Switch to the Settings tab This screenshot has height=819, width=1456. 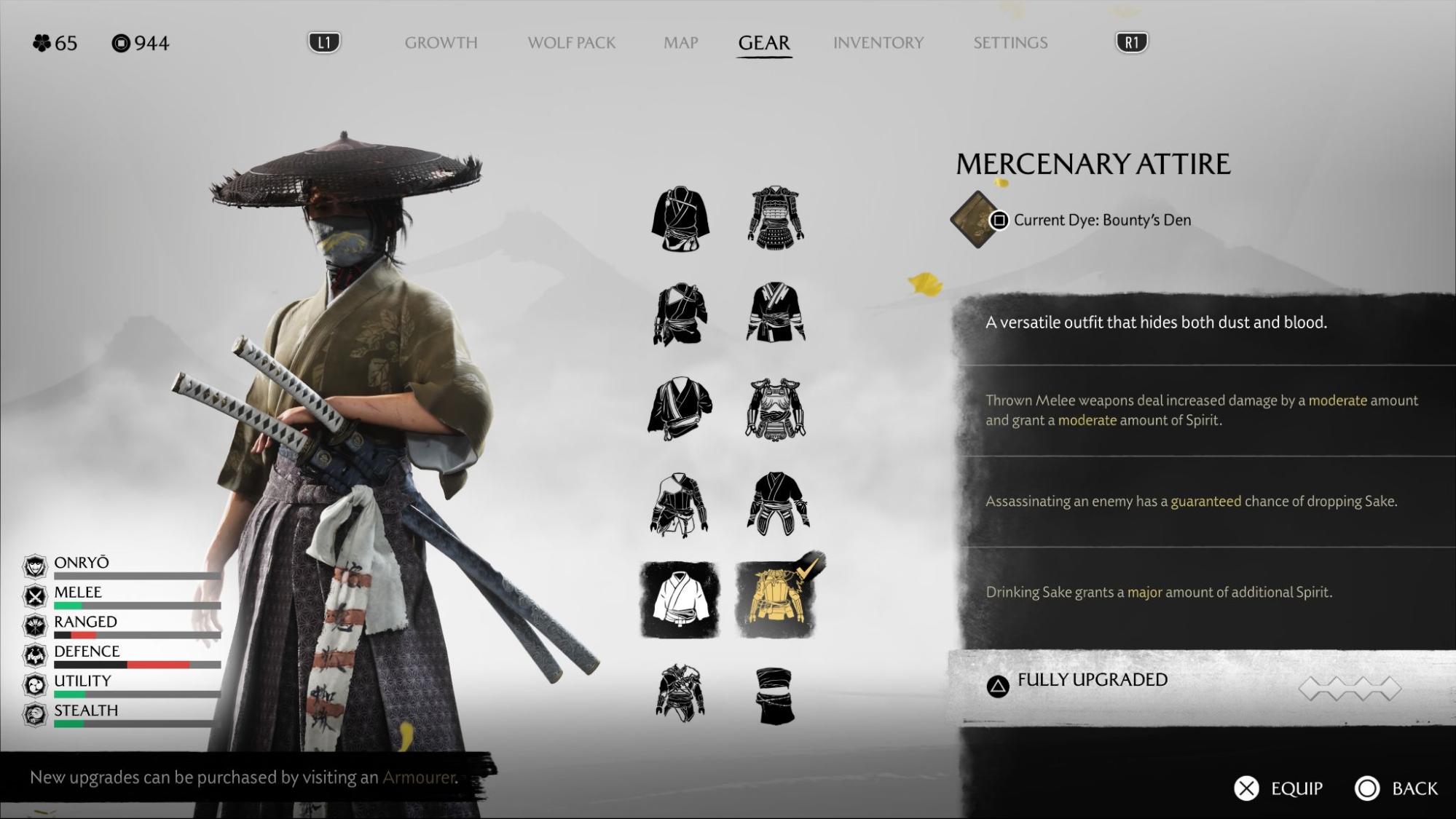[x=1010, y=43]
